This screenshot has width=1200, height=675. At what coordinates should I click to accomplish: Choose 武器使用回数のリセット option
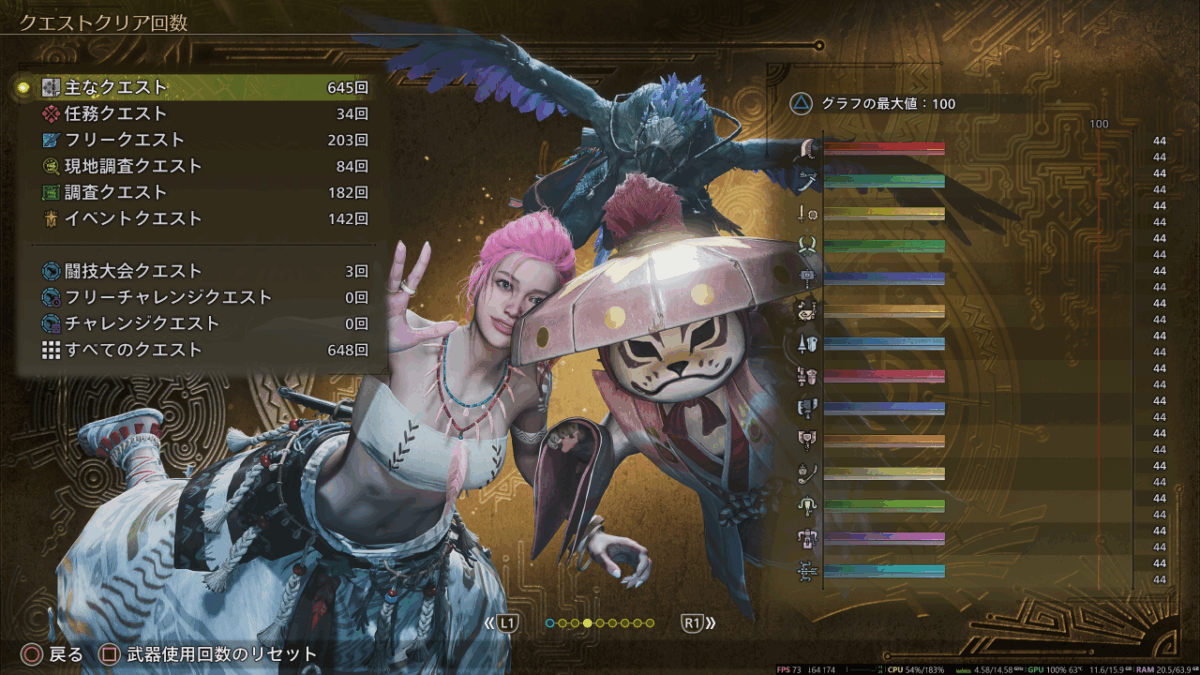tap(208, 655)
